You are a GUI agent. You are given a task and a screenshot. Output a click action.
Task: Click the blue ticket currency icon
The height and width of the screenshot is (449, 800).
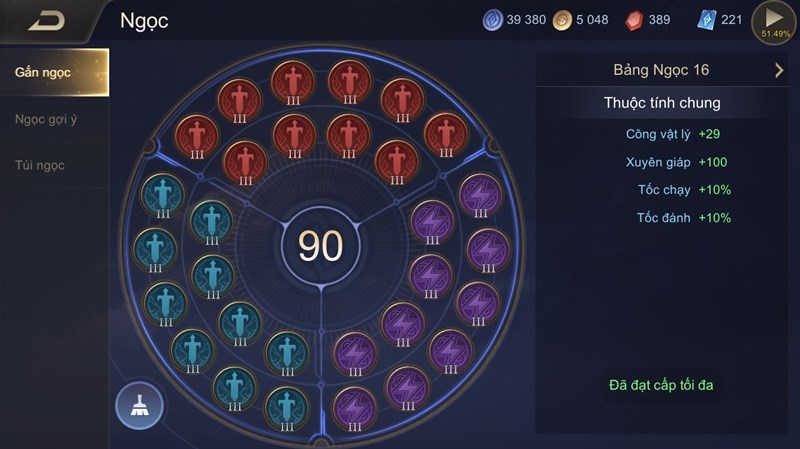[707, 20]
